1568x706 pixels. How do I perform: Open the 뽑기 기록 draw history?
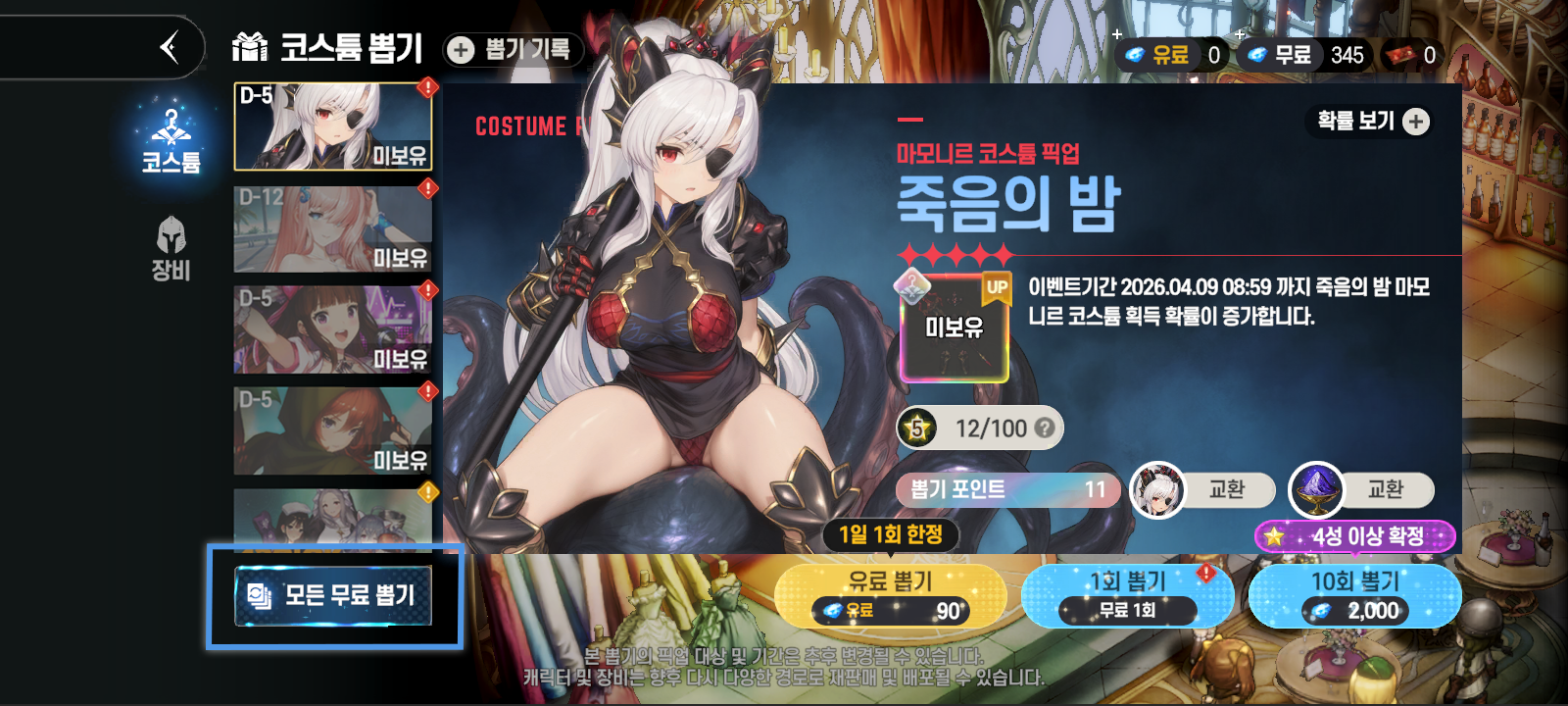tap(513, 49)
